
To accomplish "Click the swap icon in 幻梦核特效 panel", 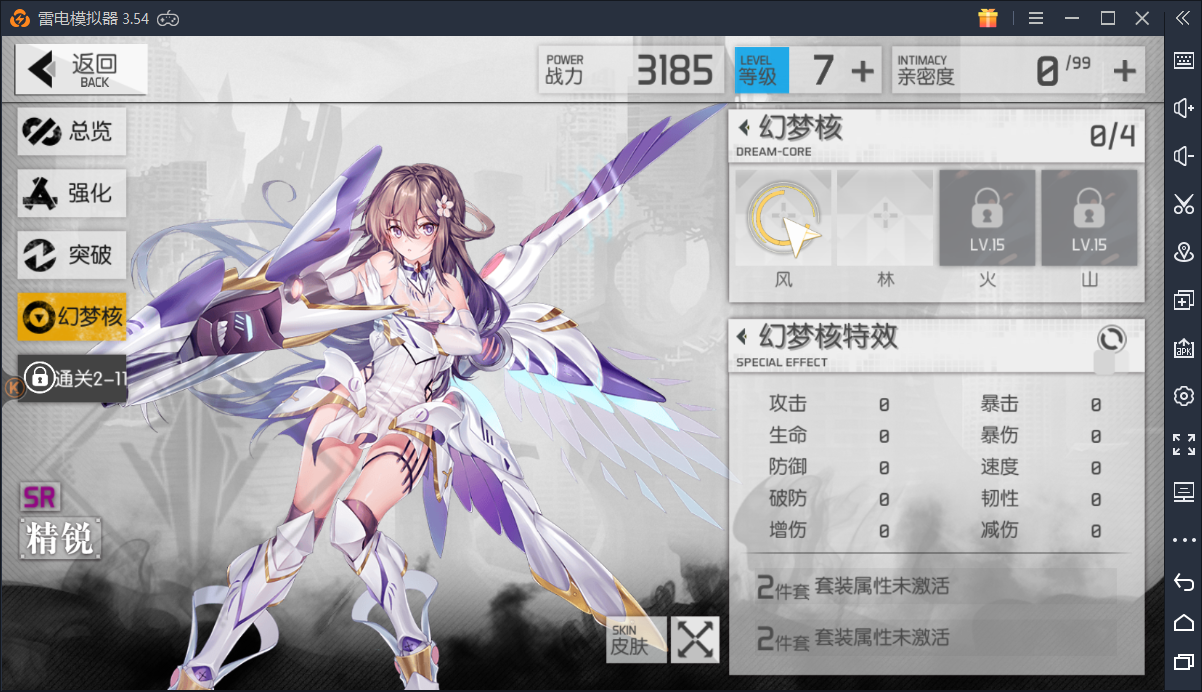I will [x=1111, y=338].
